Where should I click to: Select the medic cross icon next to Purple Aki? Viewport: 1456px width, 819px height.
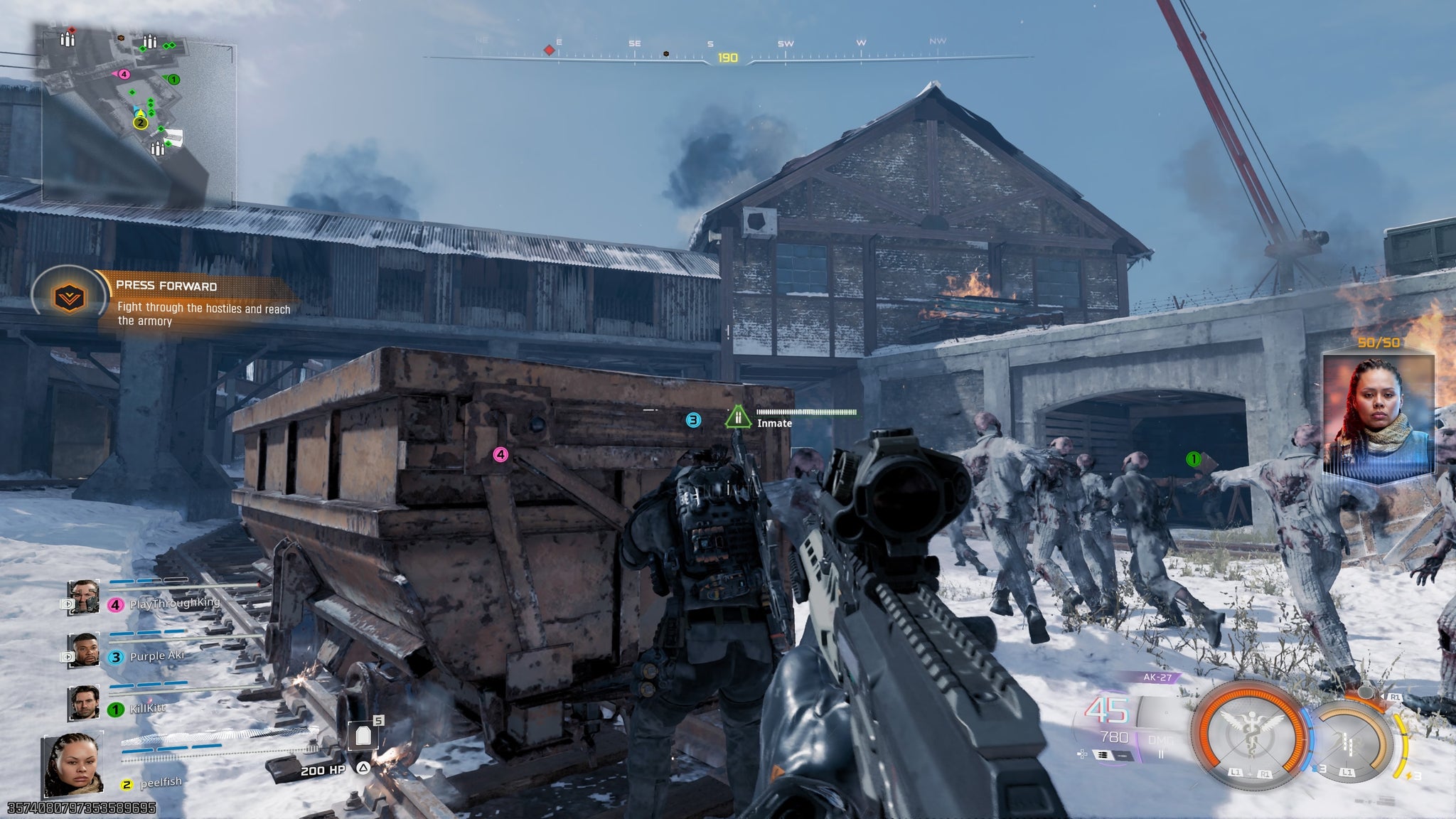click(68, 656)
